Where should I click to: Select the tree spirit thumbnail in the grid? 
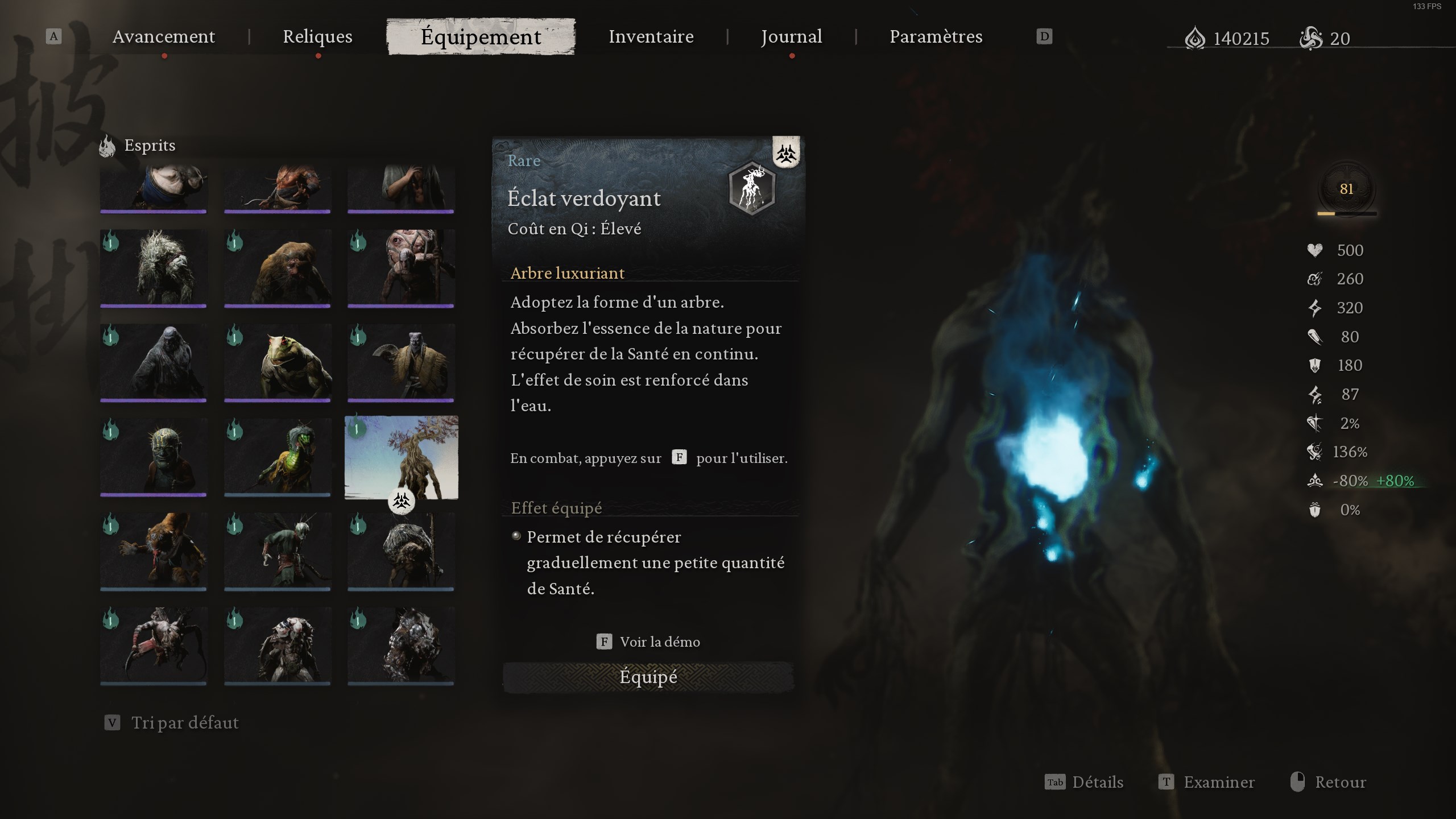tap(402, 458)
